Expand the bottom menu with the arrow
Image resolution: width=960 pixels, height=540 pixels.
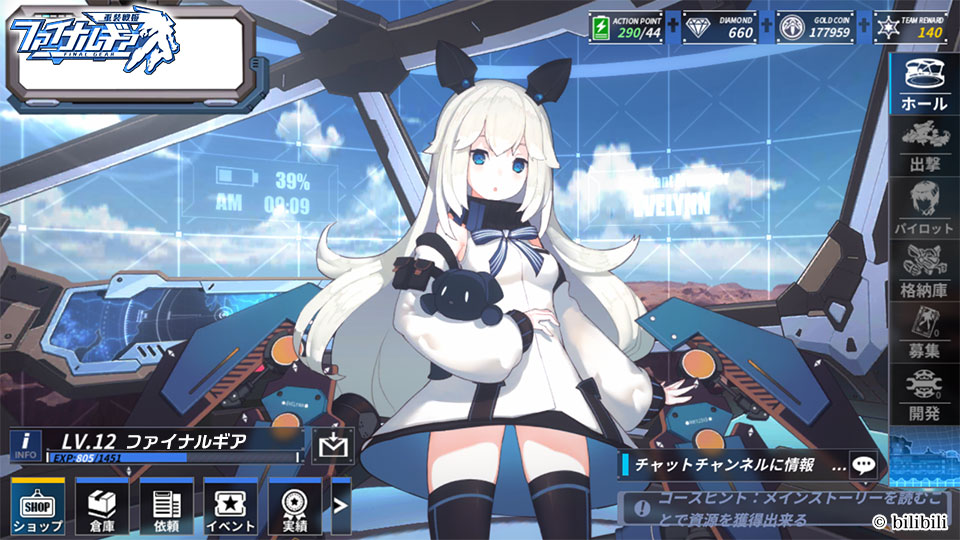point(341,505)
